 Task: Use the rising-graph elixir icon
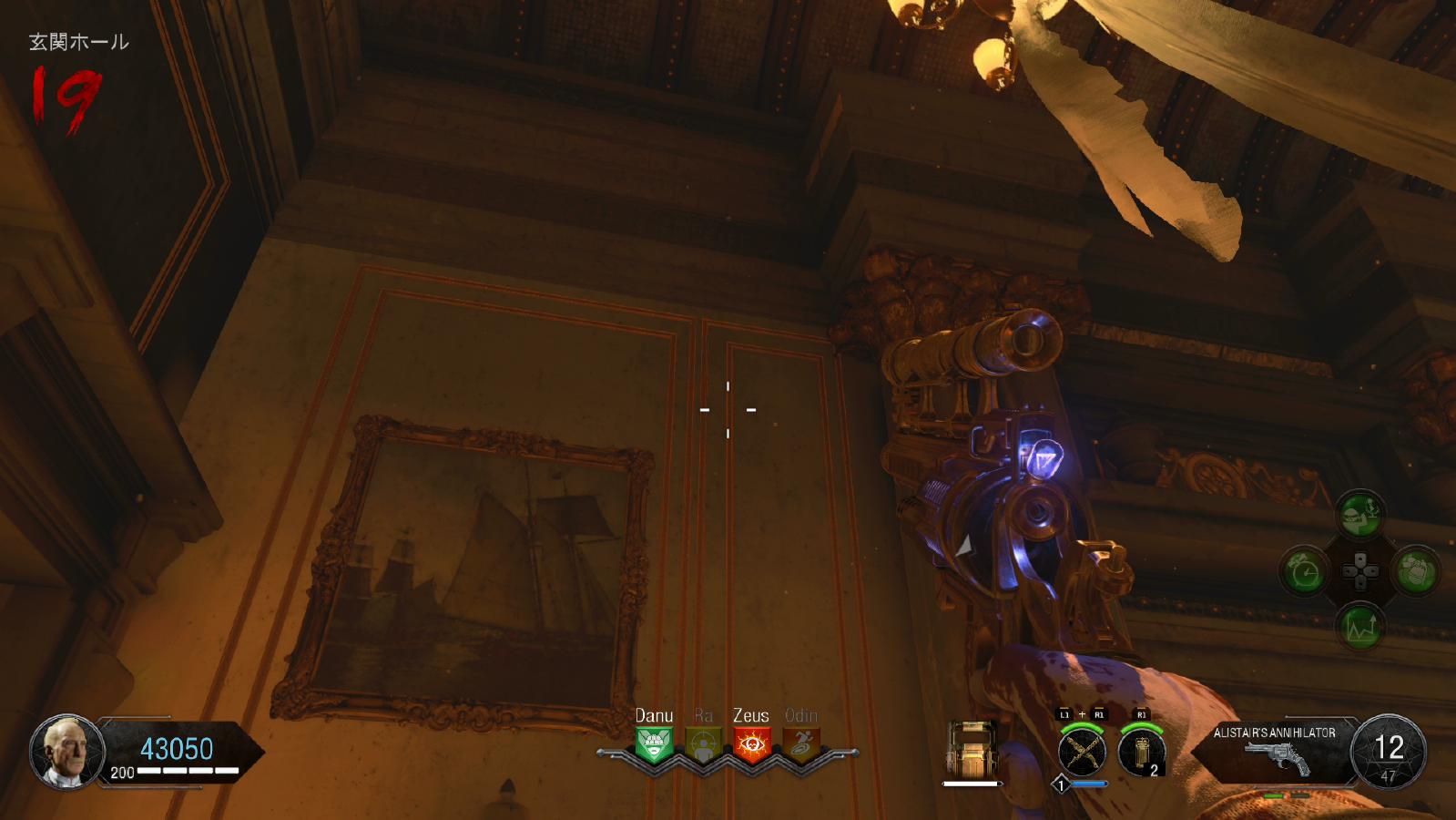coord(1360,628)
